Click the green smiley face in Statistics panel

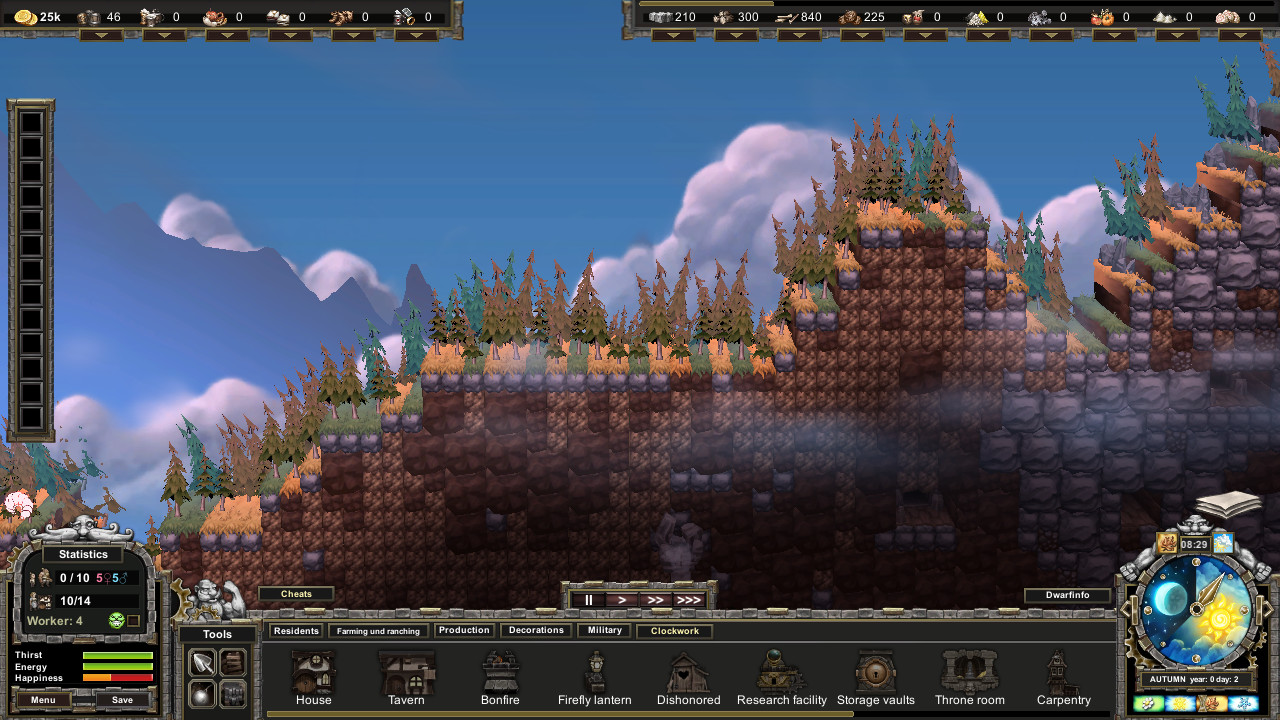(117, 621)
